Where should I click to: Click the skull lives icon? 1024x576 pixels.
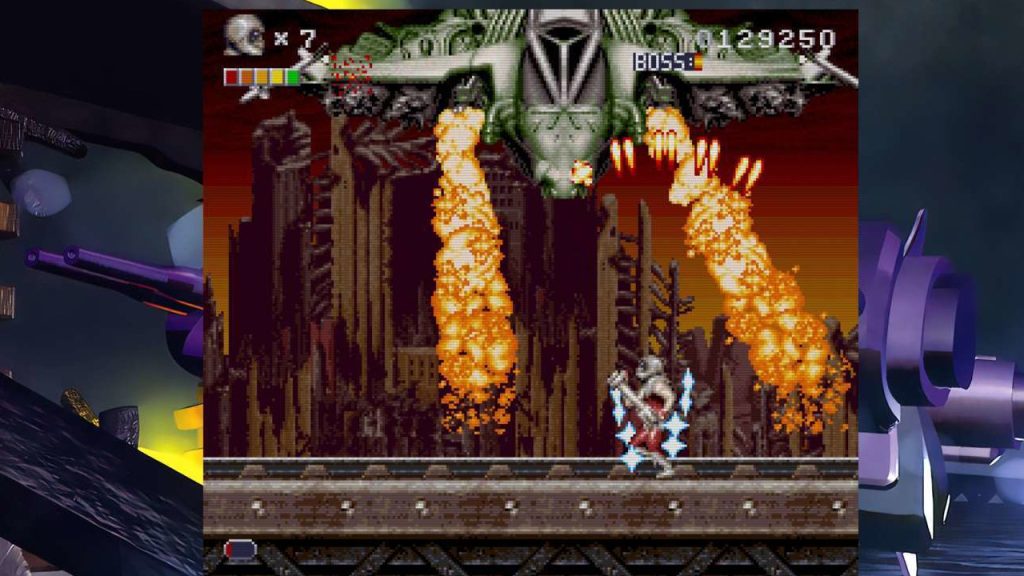coord(244,36)
